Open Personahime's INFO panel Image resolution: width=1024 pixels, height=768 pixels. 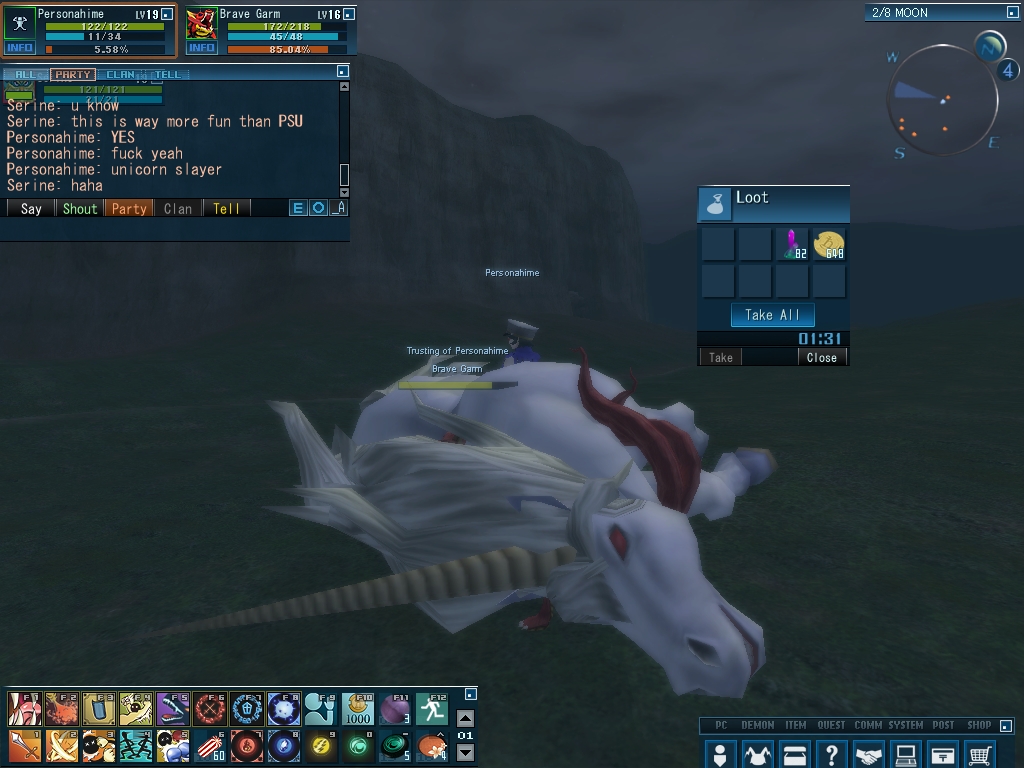pos(19,48)
